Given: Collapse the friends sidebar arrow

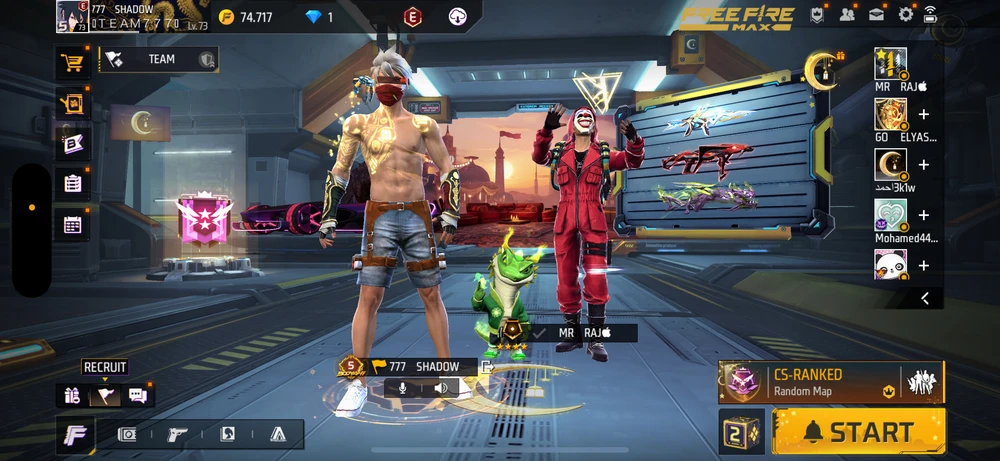Looking at the screenshot, I should pos(925,298).
